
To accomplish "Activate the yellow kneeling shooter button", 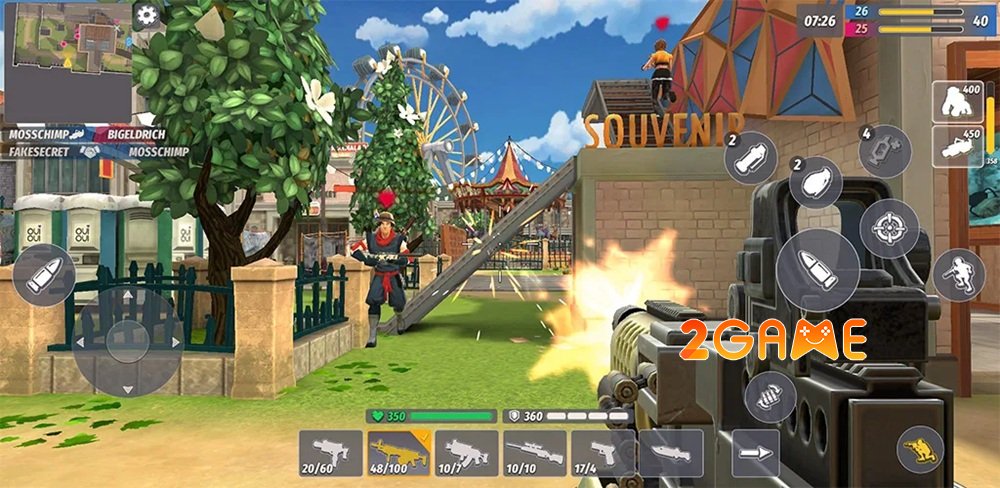I will (919, 449).
